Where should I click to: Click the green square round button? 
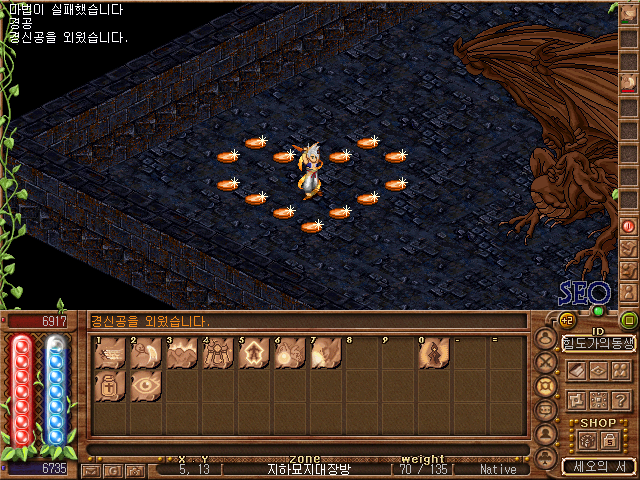coord(629,320)
